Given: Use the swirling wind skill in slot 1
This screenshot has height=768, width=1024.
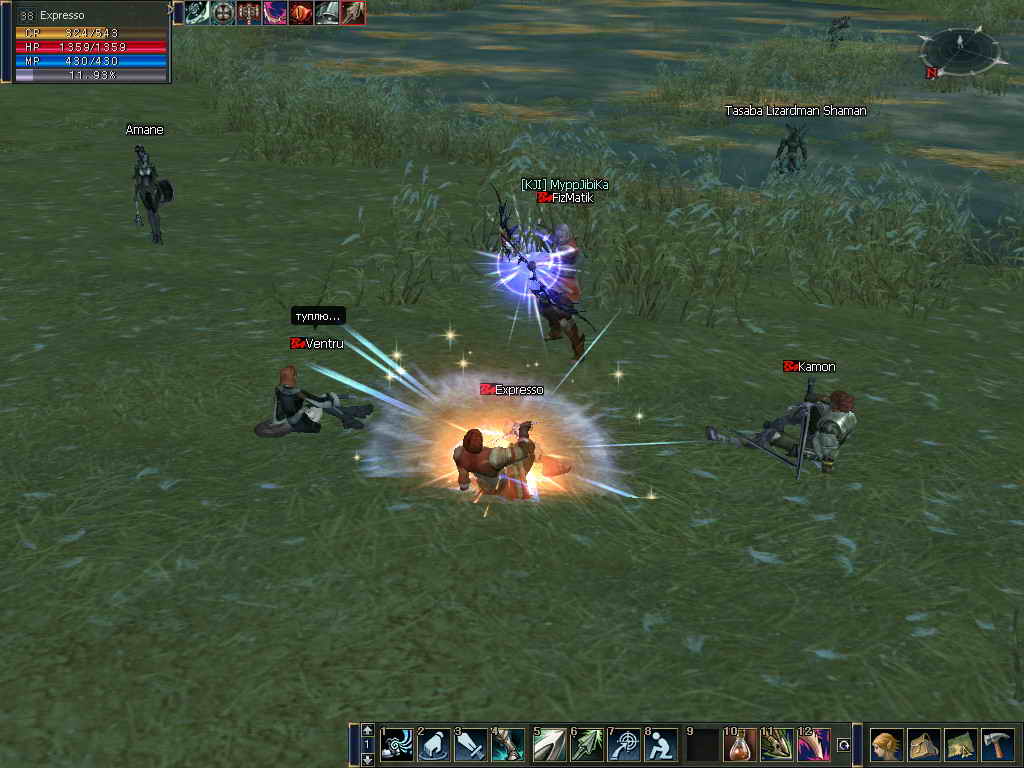Looking at the screenshot, I should (x=397, y=745).
